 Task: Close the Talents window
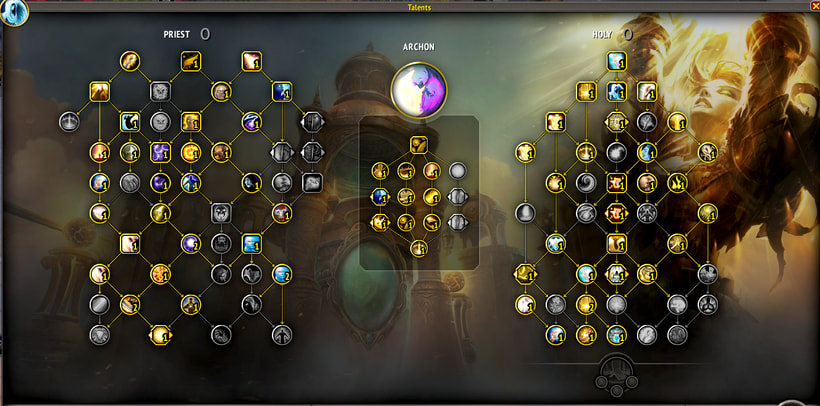pos(811,6)
